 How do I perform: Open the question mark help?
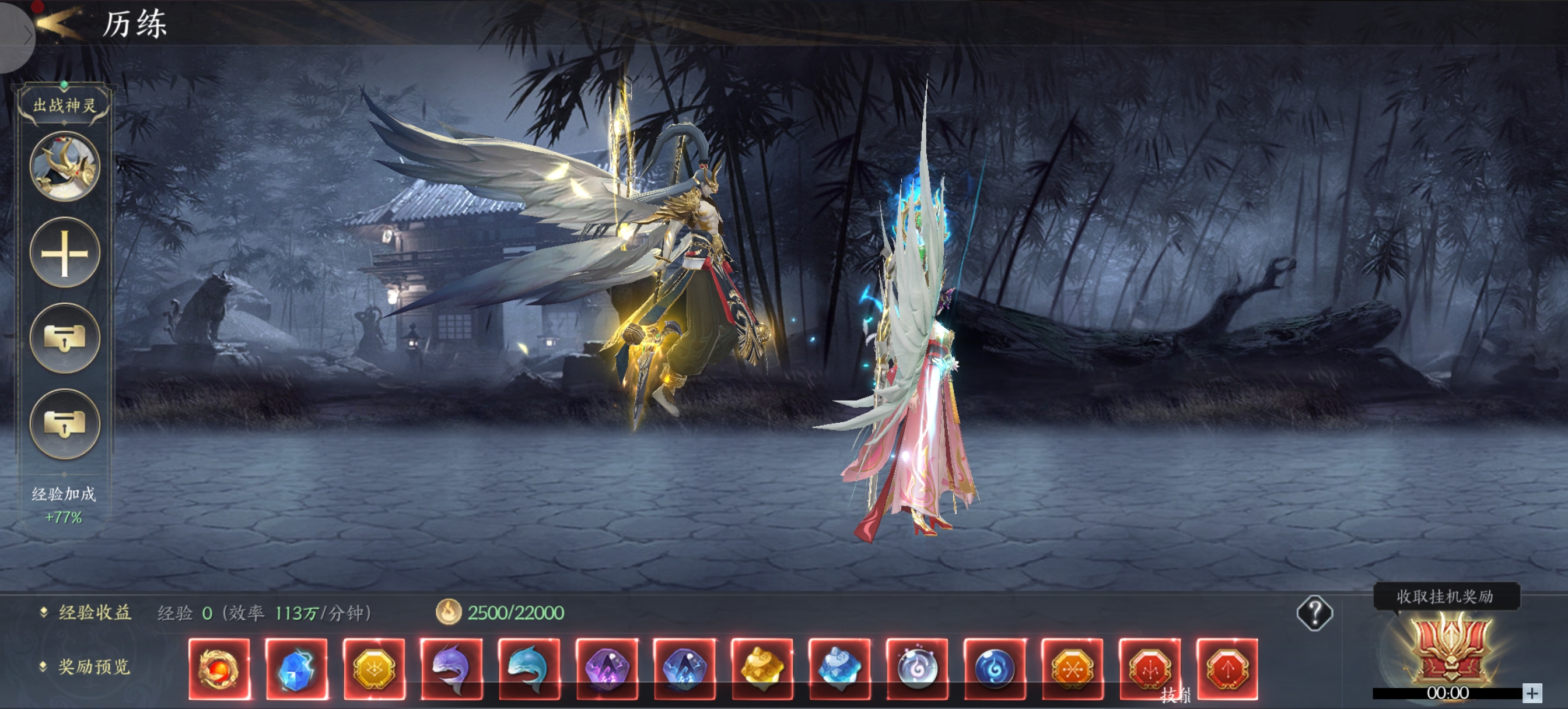point(1314,613)
